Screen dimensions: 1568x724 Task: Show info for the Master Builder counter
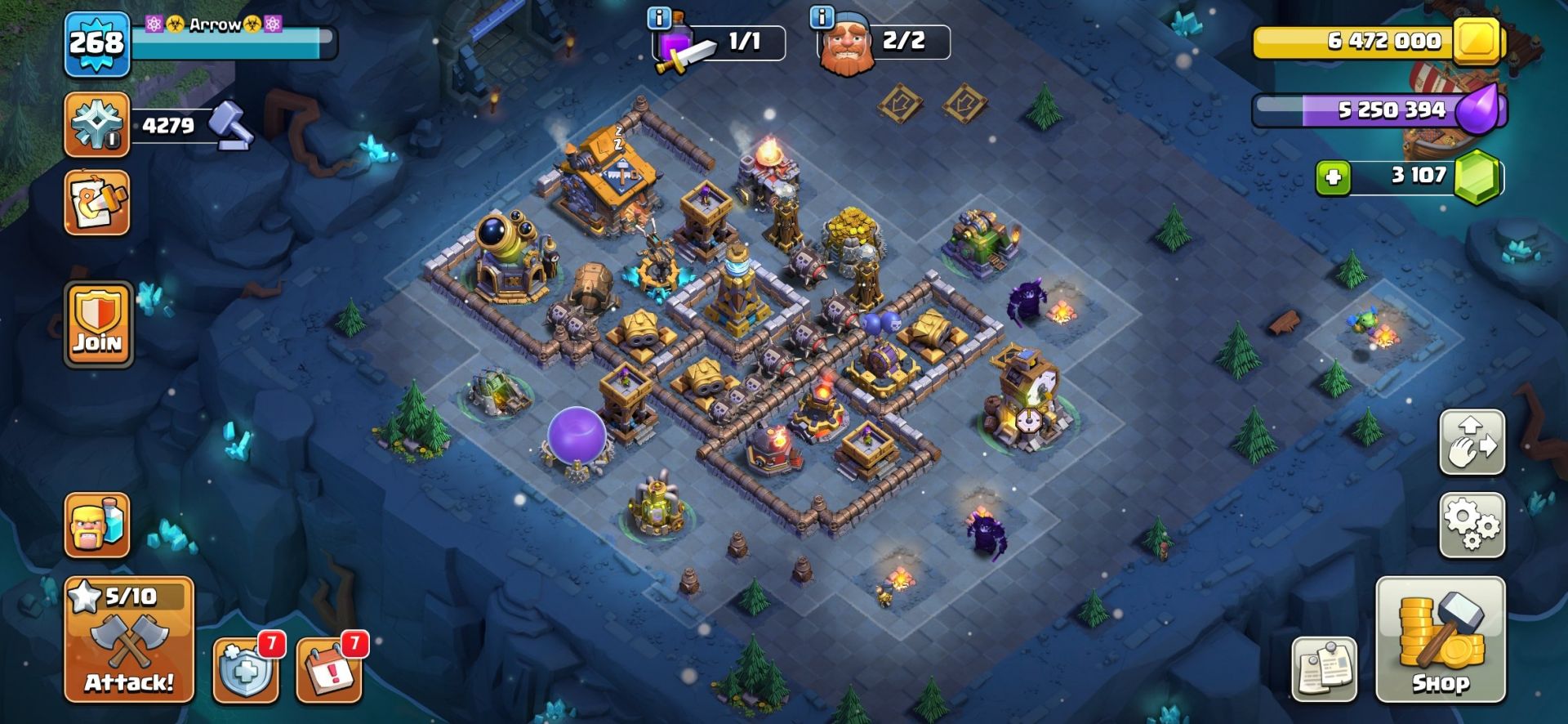(822, 17)
